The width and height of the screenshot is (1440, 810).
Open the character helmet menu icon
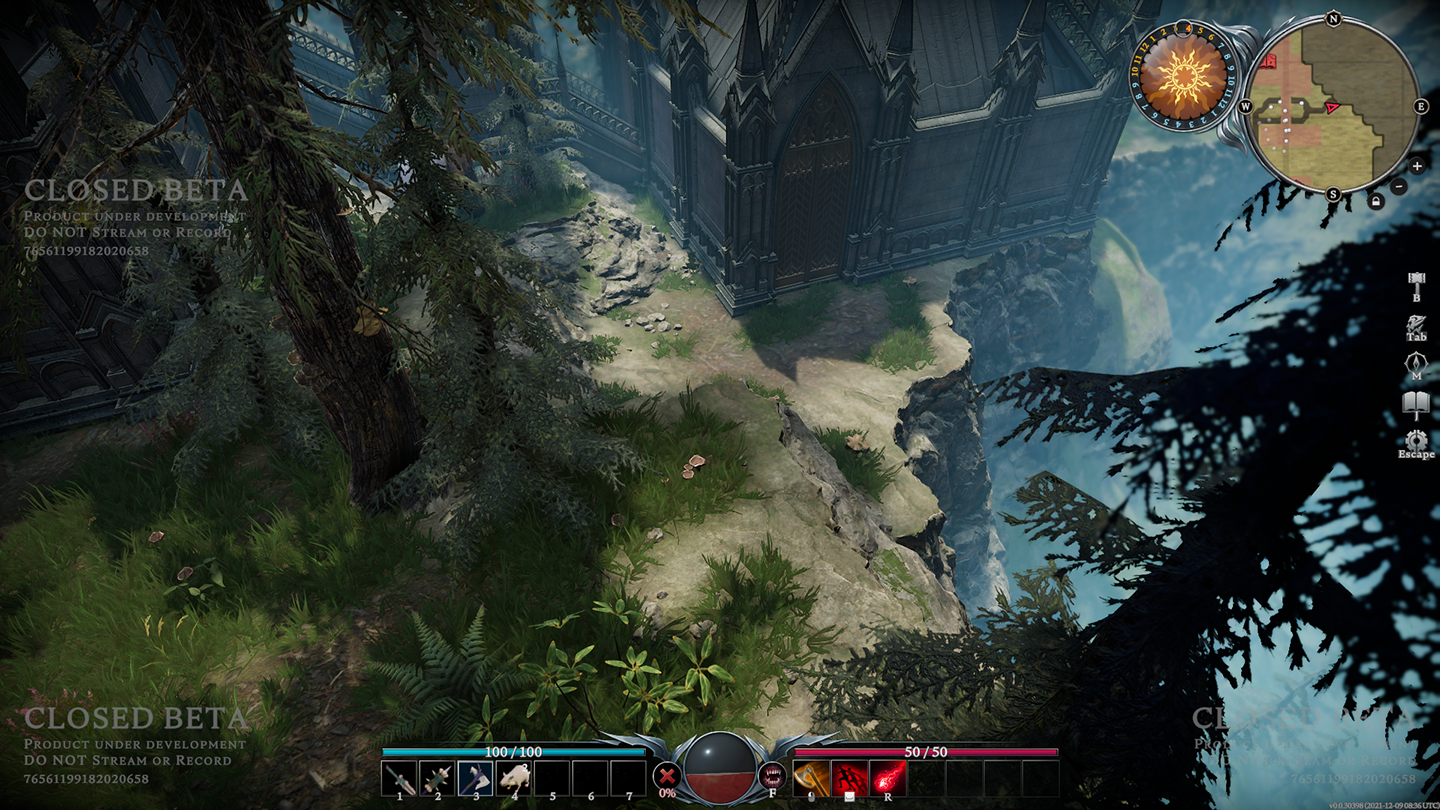(1416, 325)
